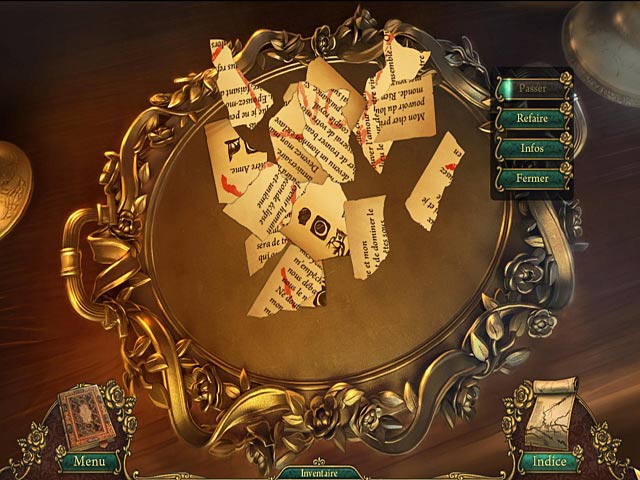640x480 pixels.
Task: Reset the puzzle with Refaire
Action: pos(532,118)
